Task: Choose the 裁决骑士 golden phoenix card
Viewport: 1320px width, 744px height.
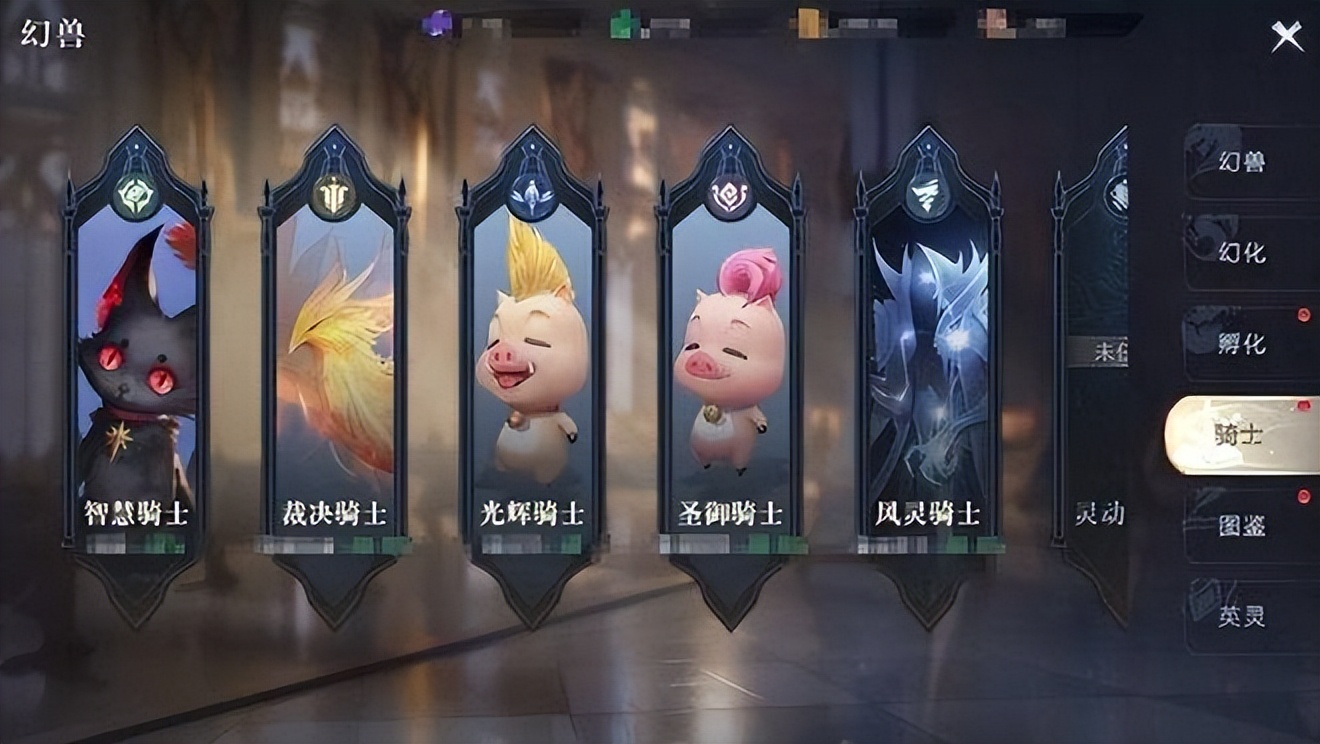Action: click(334, 360)
